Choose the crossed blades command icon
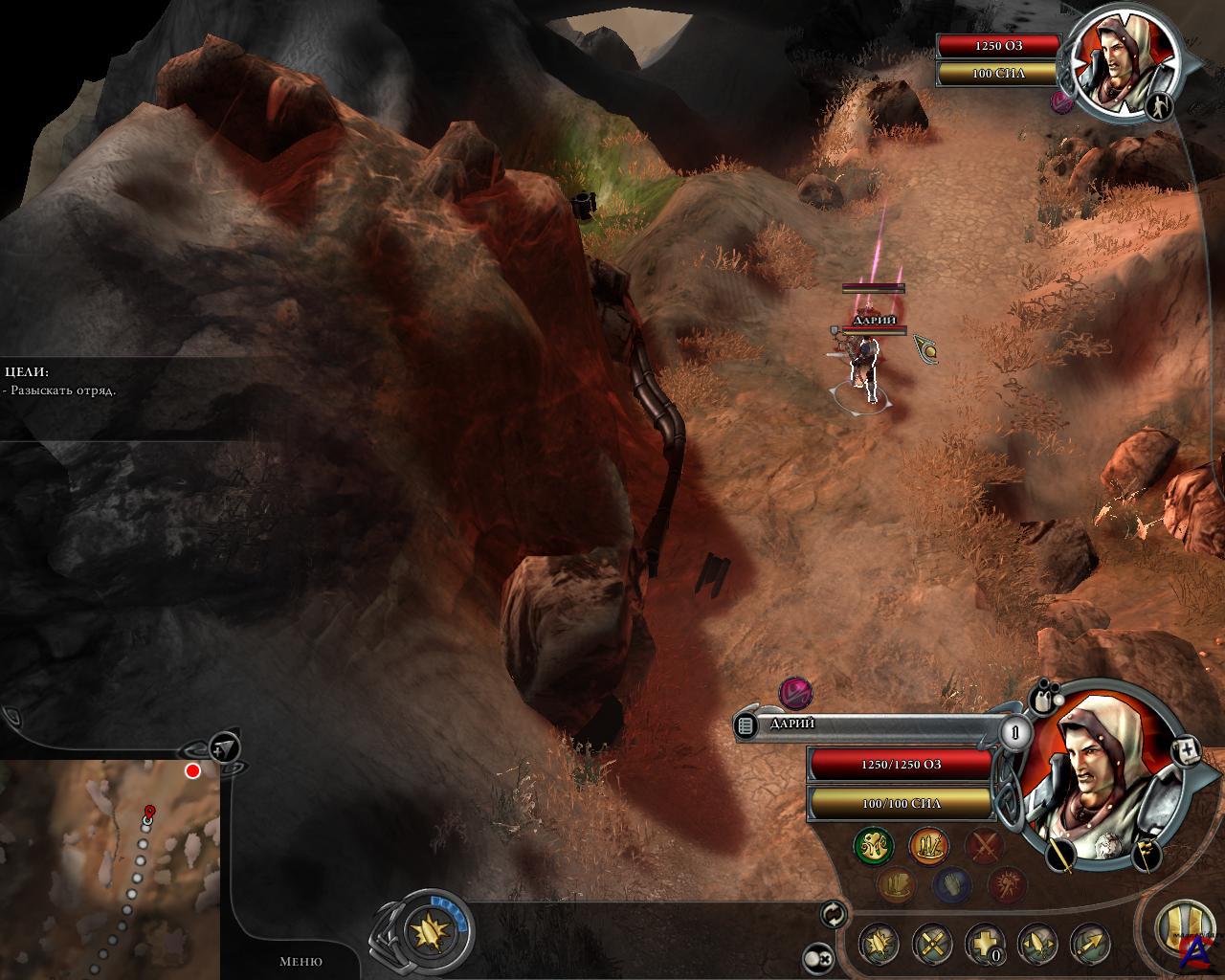Viewport: 1225px width, 980px height. pyautogui.click(x=931, y=945)
